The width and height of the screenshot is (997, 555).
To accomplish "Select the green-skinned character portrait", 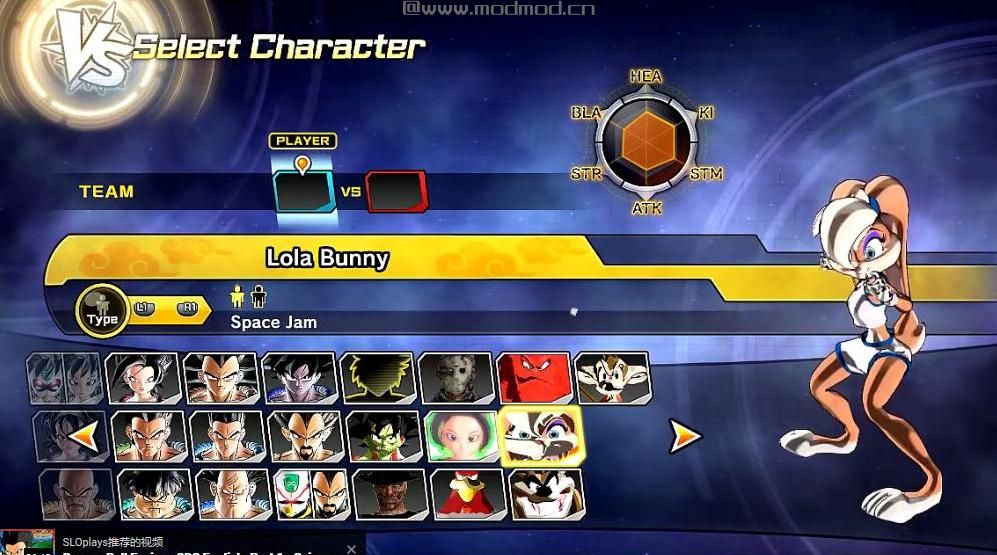I will click(x=383, y=436).
